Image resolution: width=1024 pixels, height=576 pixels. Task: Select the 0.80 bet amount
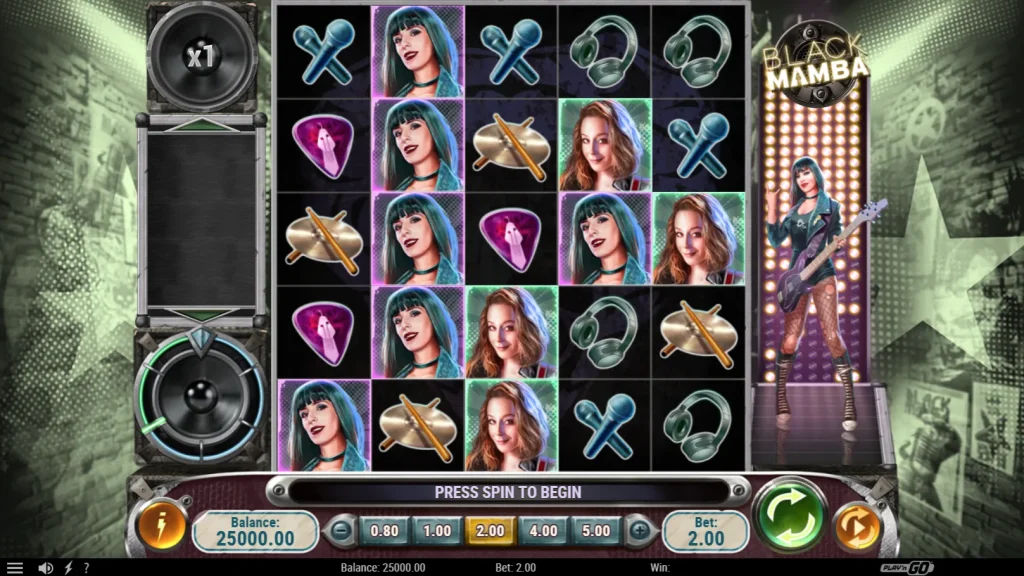coord(384,531)
